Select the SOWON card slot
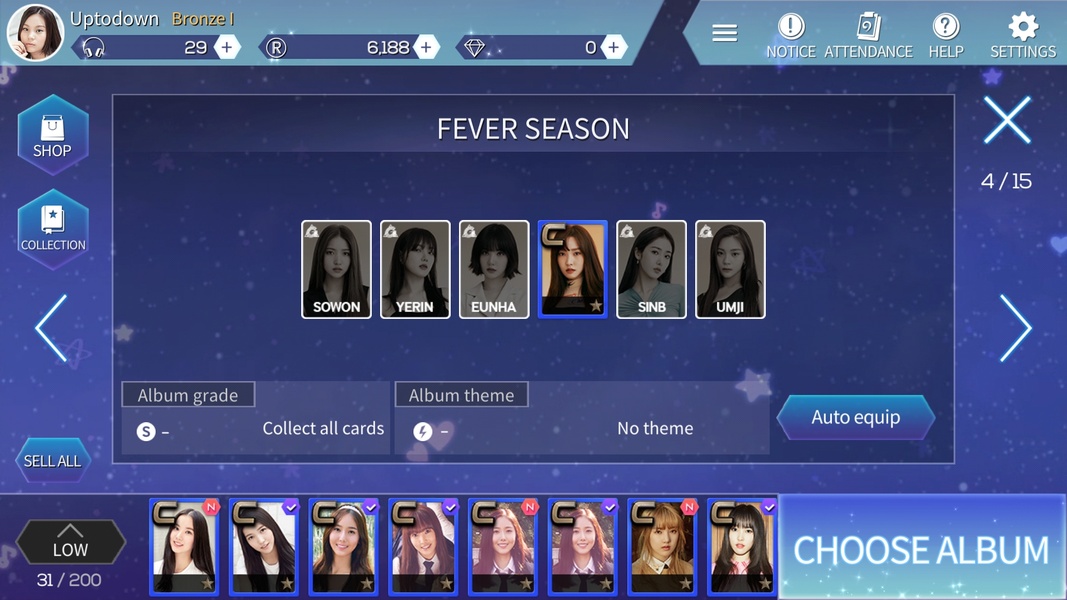The height and width of the screenshot is (600, 1067). point(336,269)
